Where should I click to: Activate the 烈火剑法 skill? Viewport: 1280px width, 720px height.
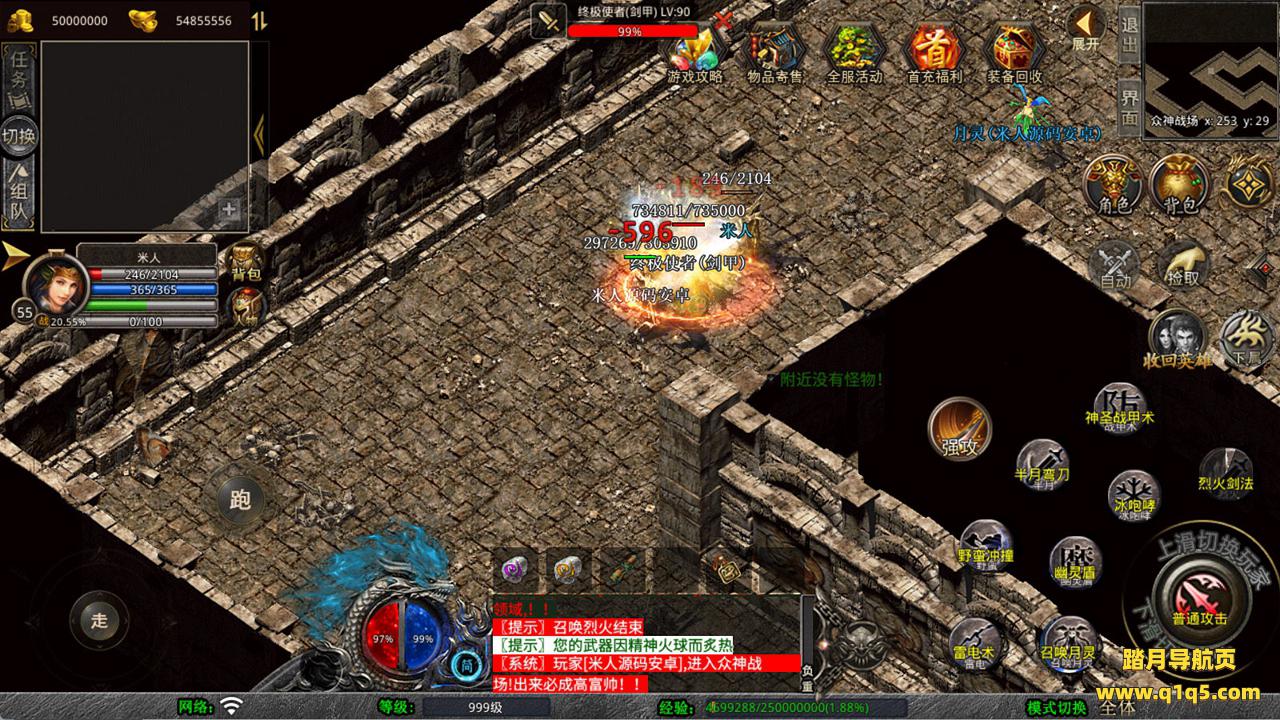pyautogui.click(x=1225, y=470)
